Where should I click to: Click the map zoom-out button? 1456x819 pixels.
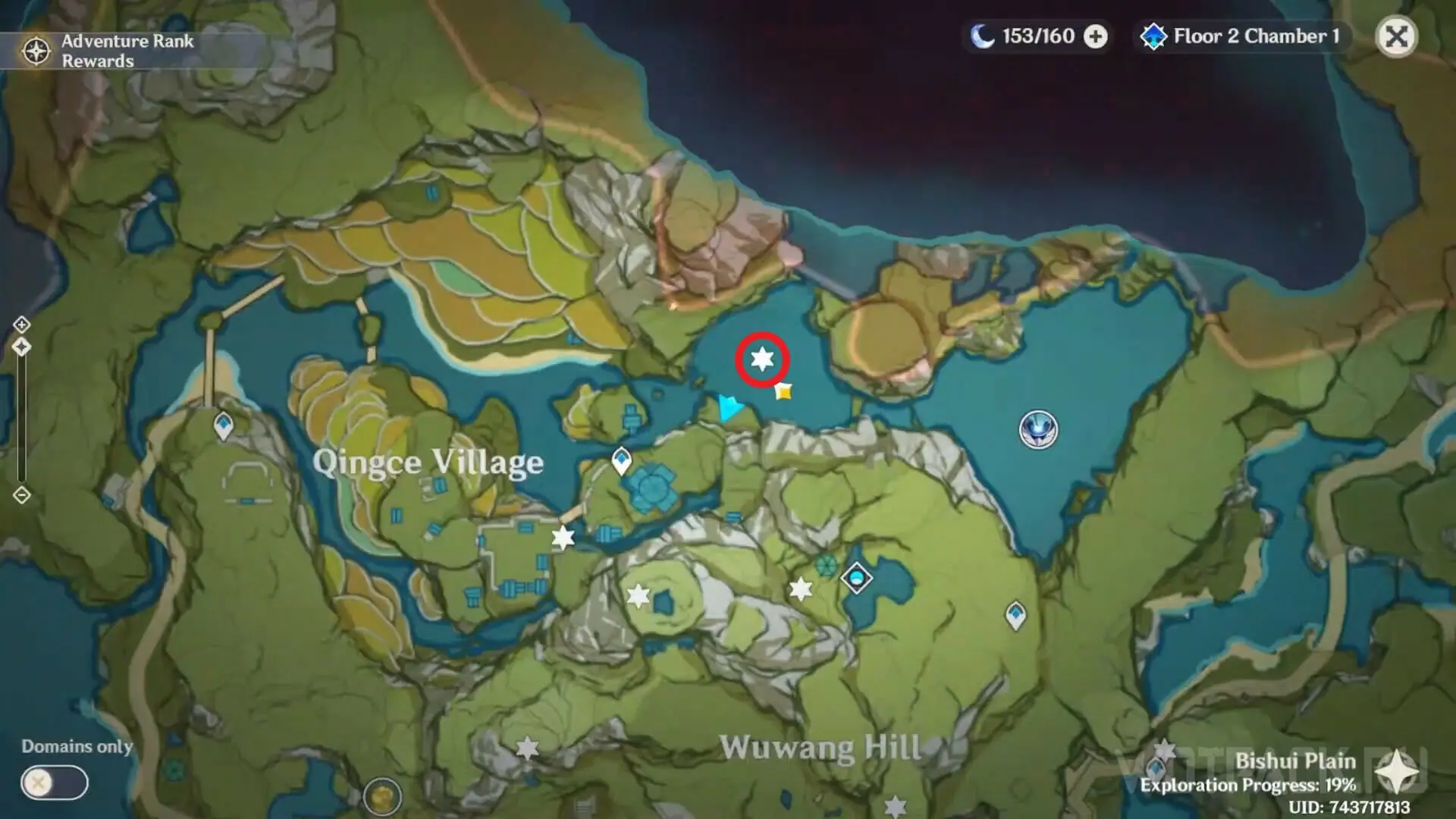coord(21,495)
